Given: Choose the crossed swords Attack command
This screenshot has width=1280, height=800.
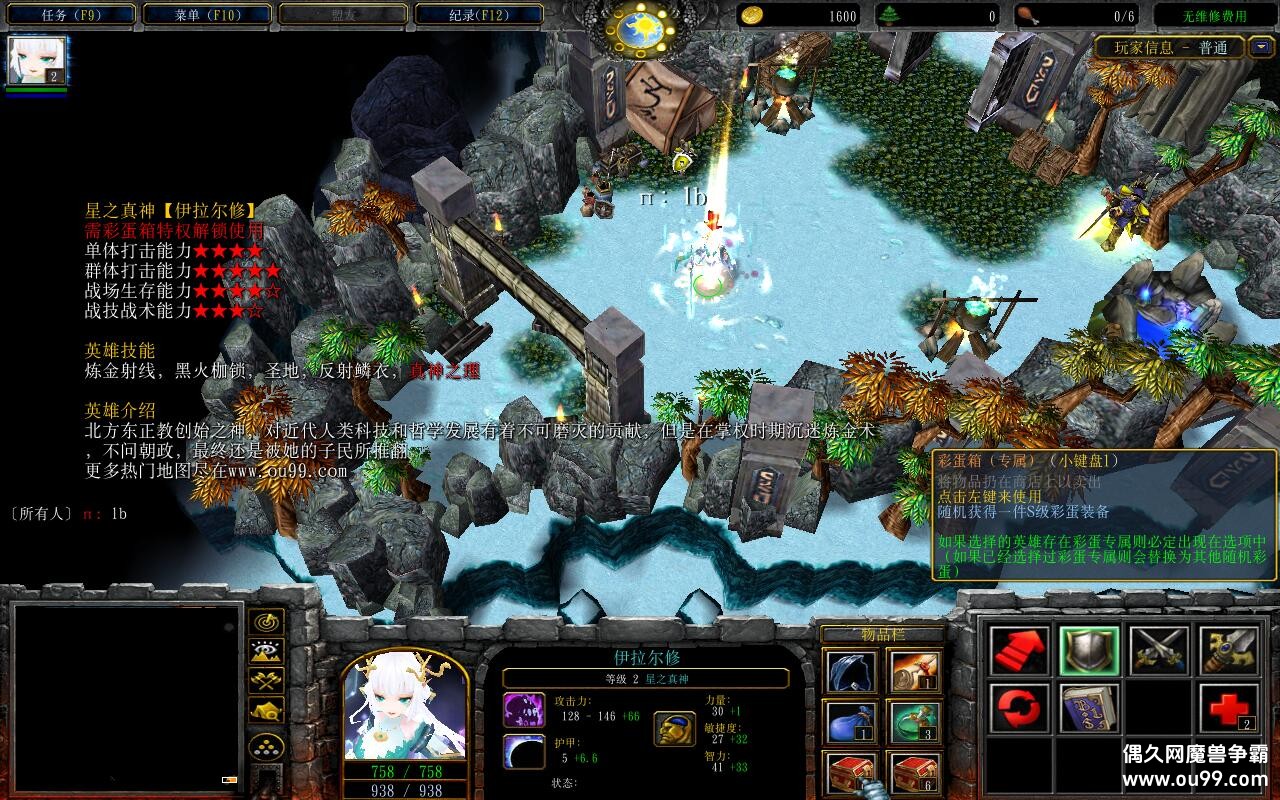Looking at the screenshot, I should (x=1159, y=650).
